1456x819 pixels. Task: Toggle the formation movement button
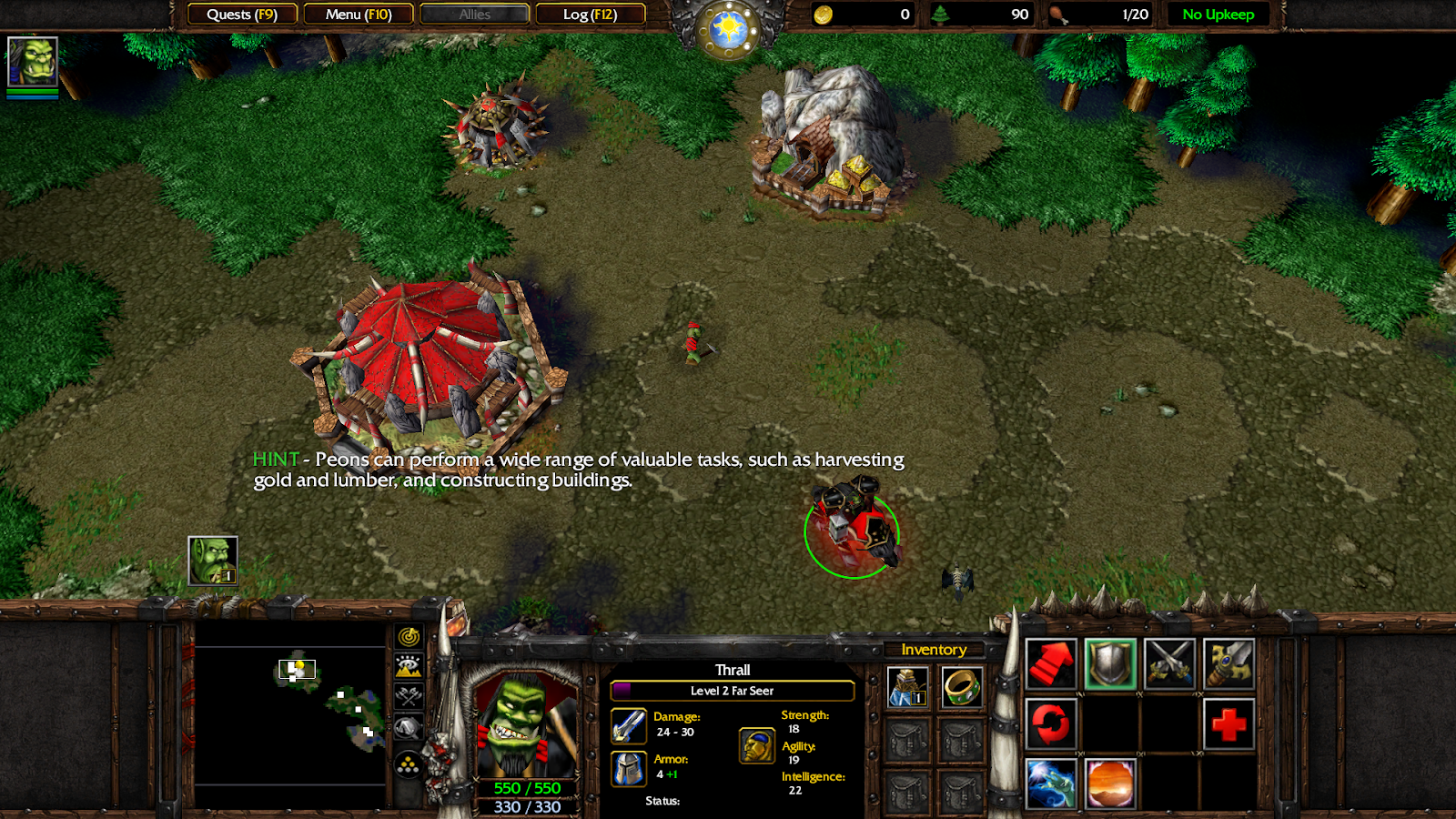[x=409, y=764]
